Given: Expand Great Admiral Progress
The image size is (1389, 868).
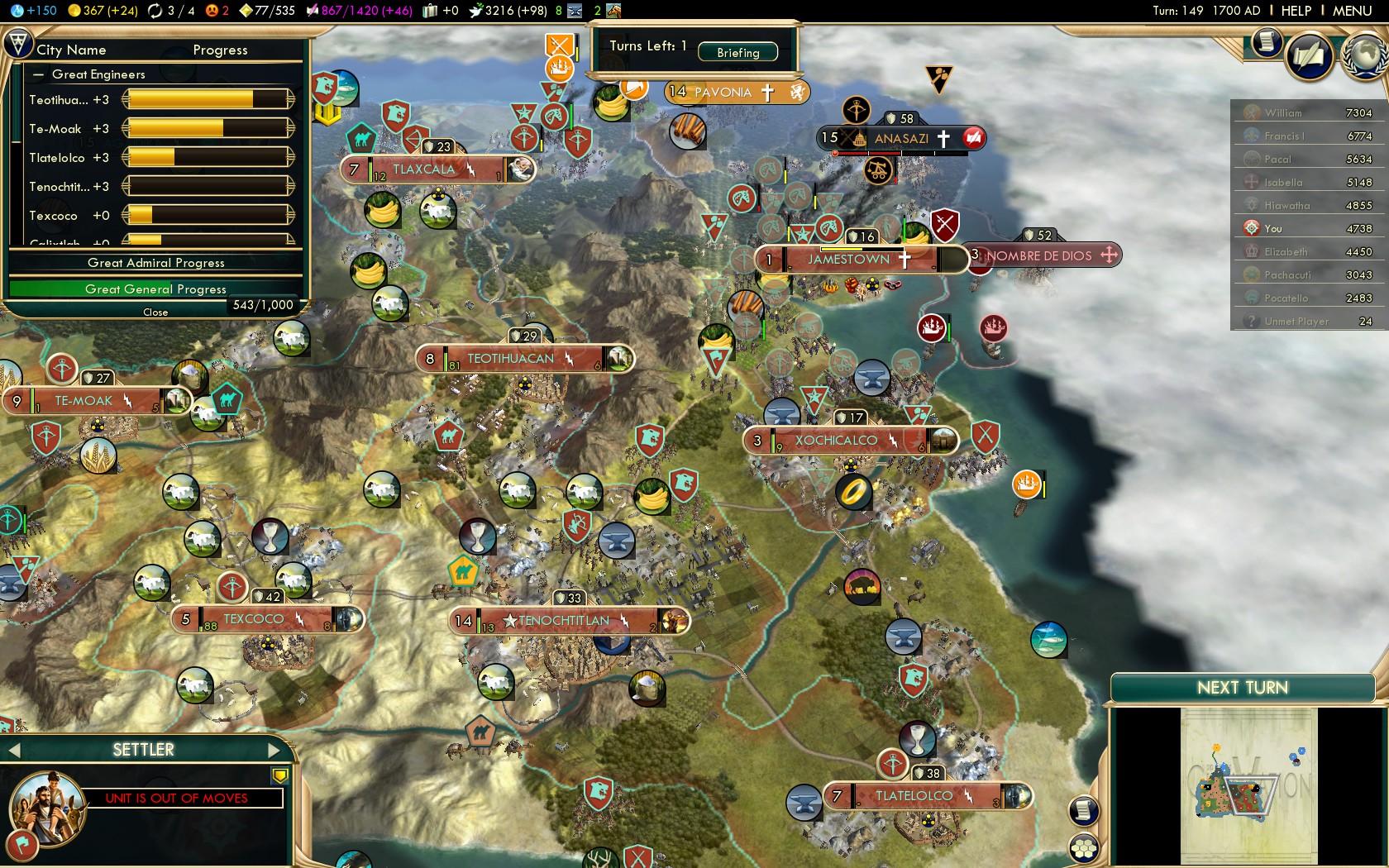Looking at the screenshot, I should [x=155, y=263].
